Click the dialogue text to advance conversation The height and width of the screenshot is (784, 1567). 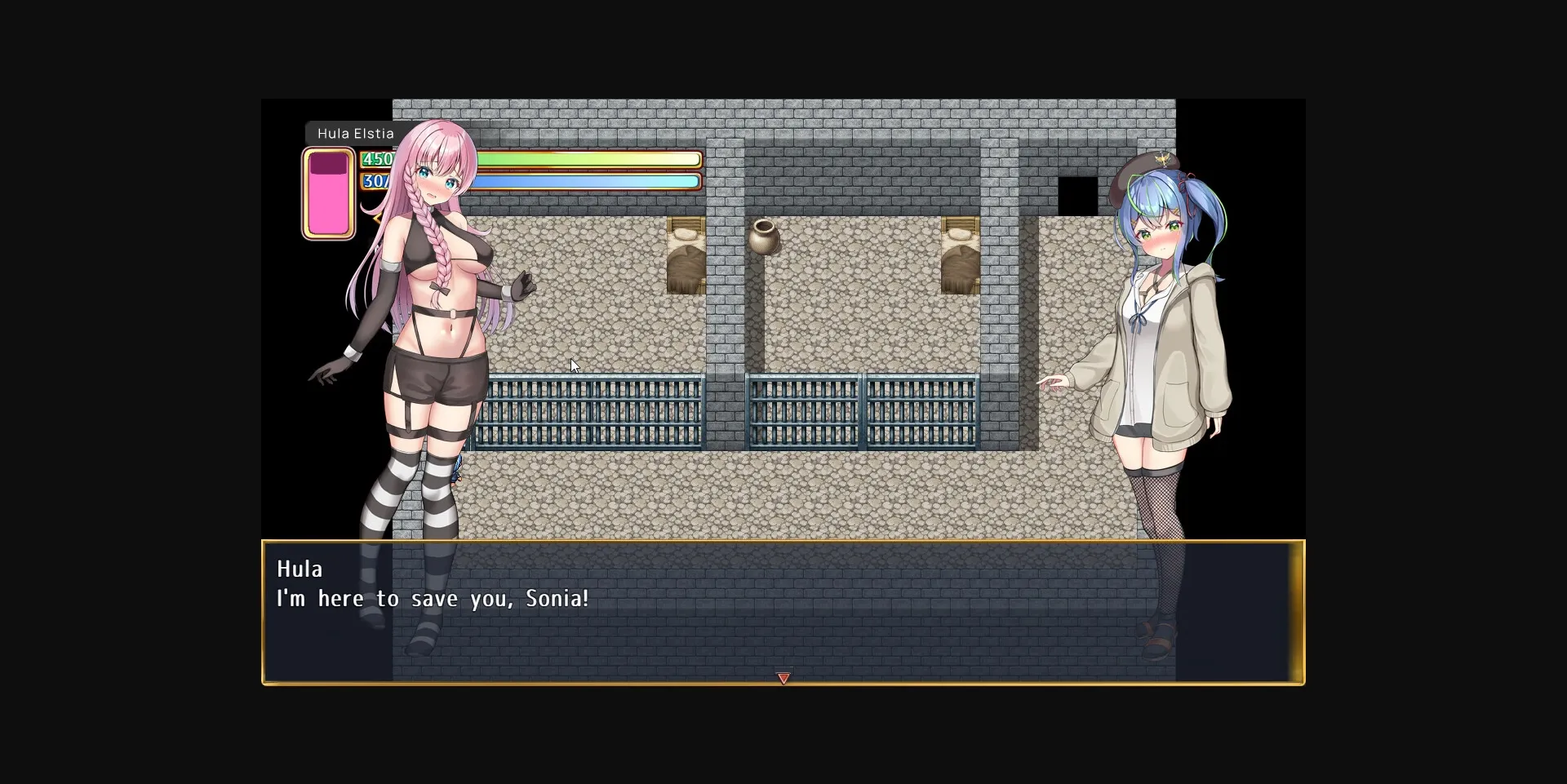click(x=433, y=598)
